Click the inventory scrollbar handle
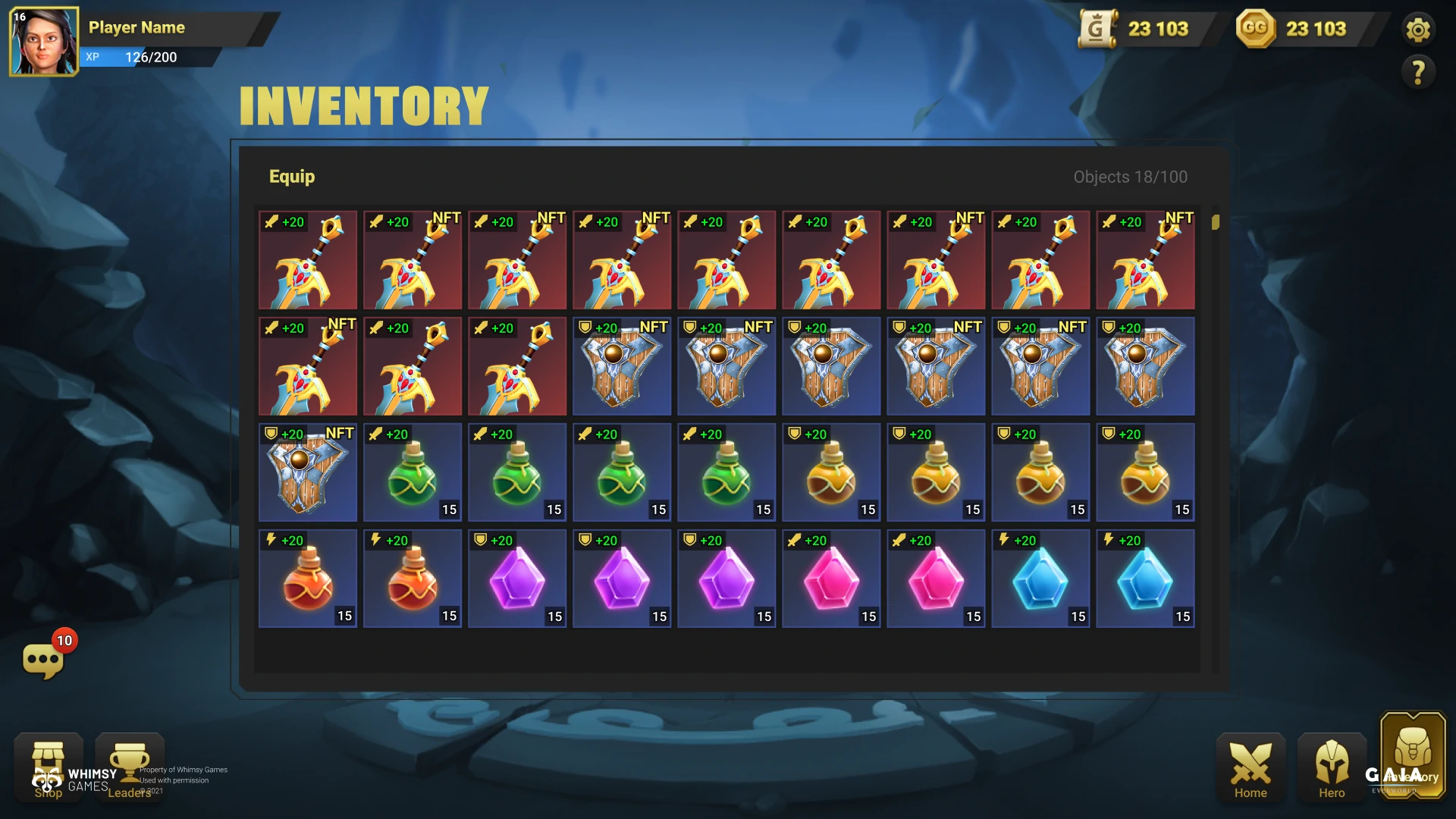The height and width of the screenshot is (819, 1456). tap(1216, 222)
